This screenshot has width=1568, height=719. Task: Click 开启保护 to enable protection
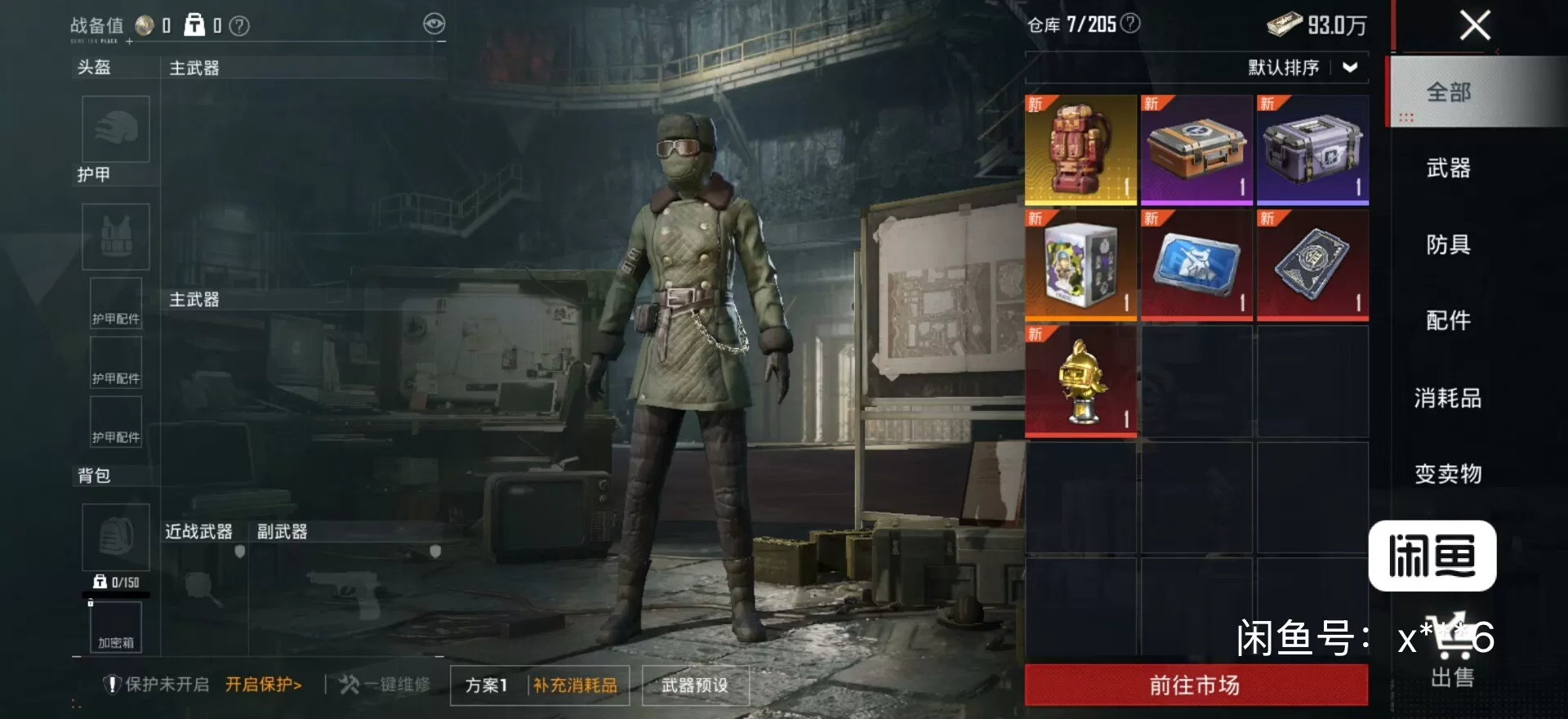(x=264, y=685)
